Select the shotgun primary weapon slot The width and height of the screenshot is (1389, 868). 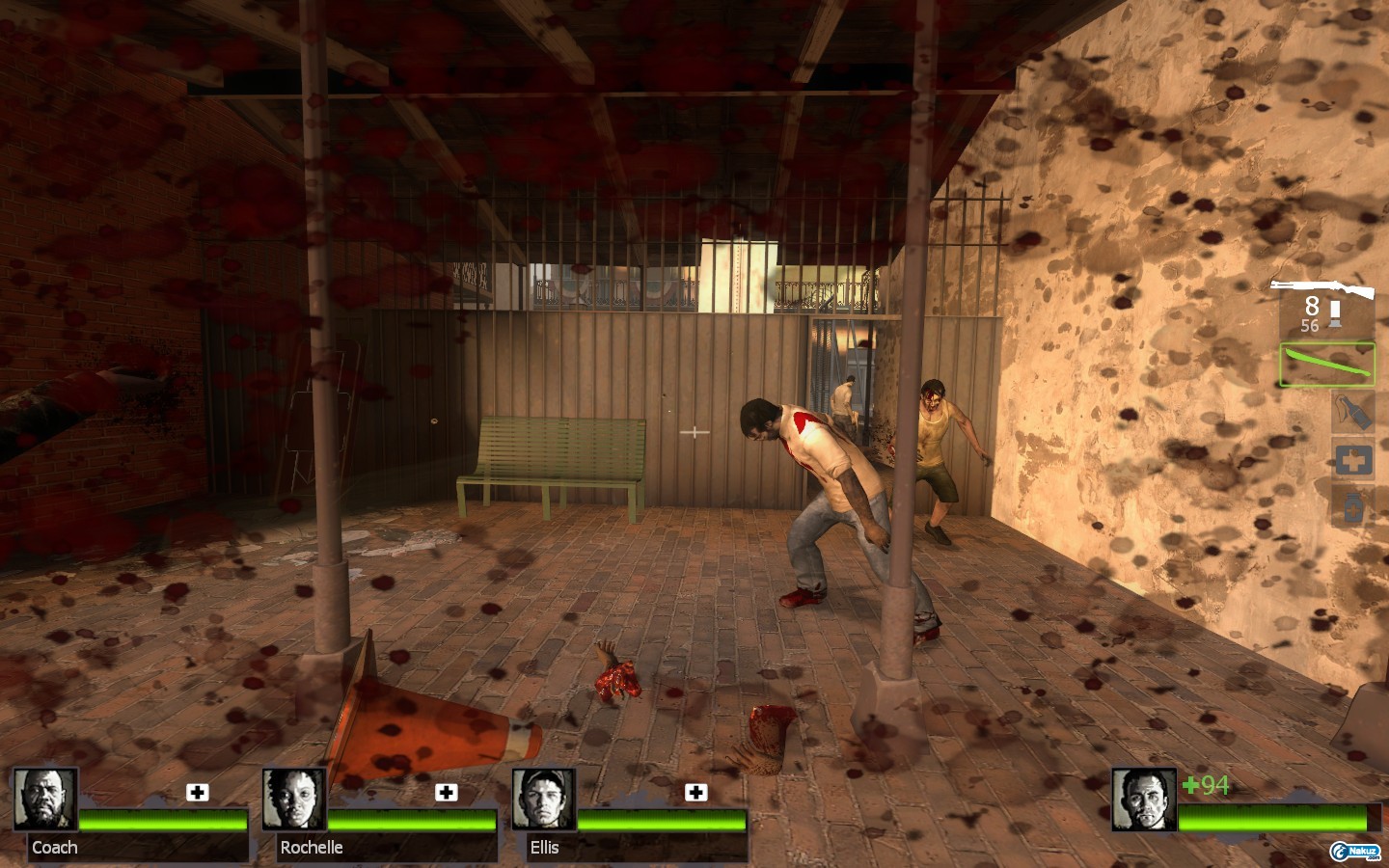coord(1323,289)
